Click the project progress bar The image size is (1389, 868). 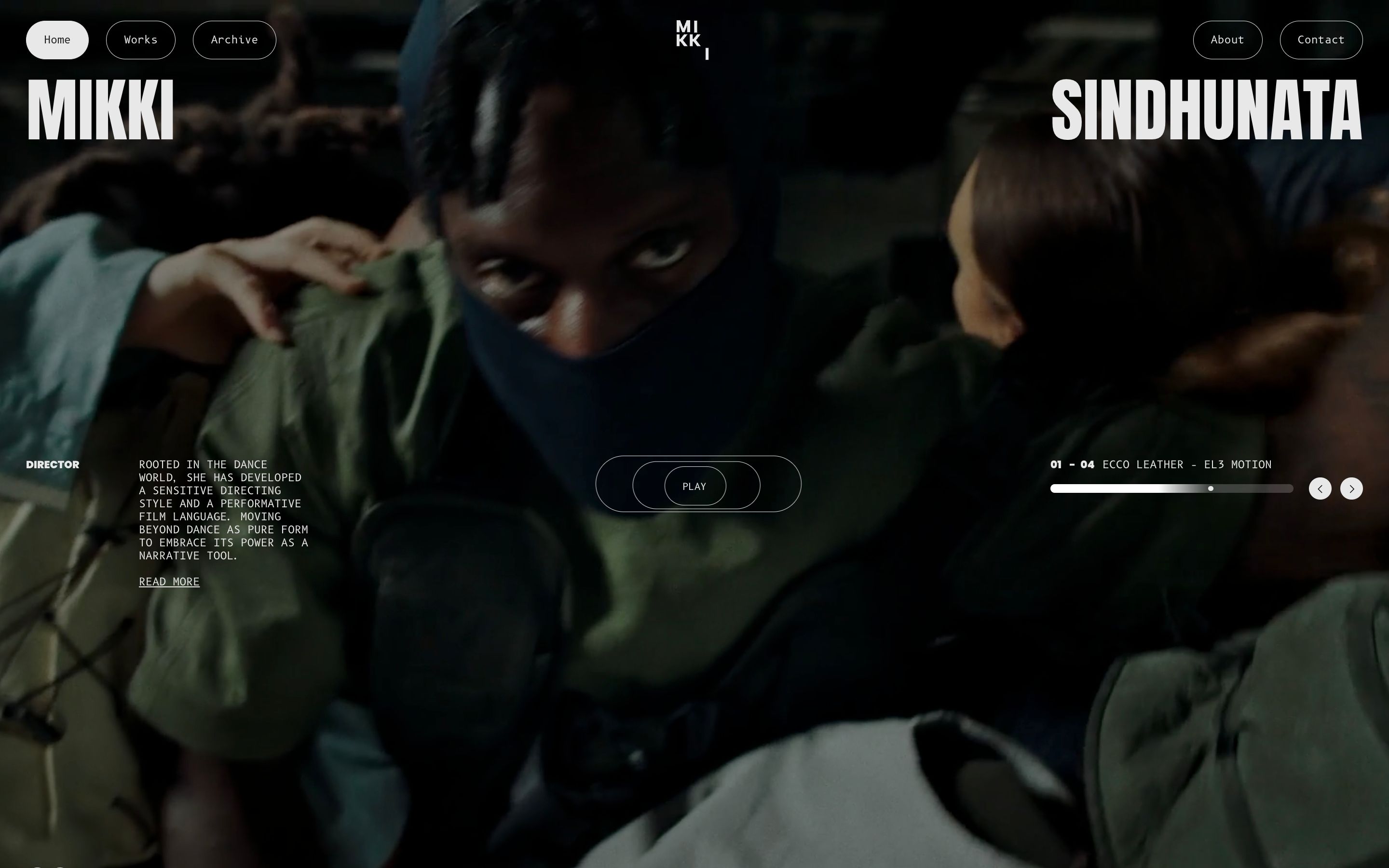1171,488
